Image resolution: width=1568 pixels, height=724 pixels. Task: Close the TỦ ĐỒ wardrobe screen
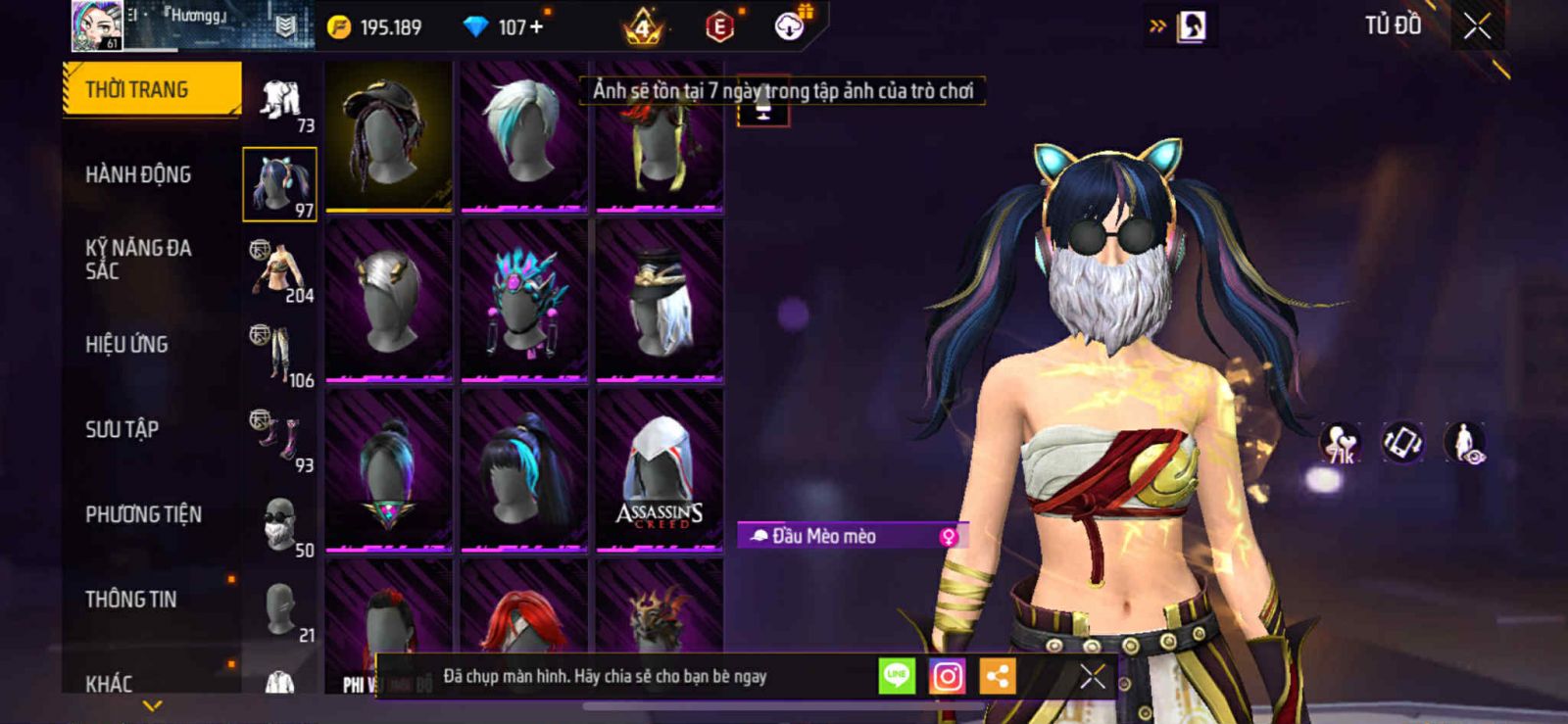[1477, 26]
